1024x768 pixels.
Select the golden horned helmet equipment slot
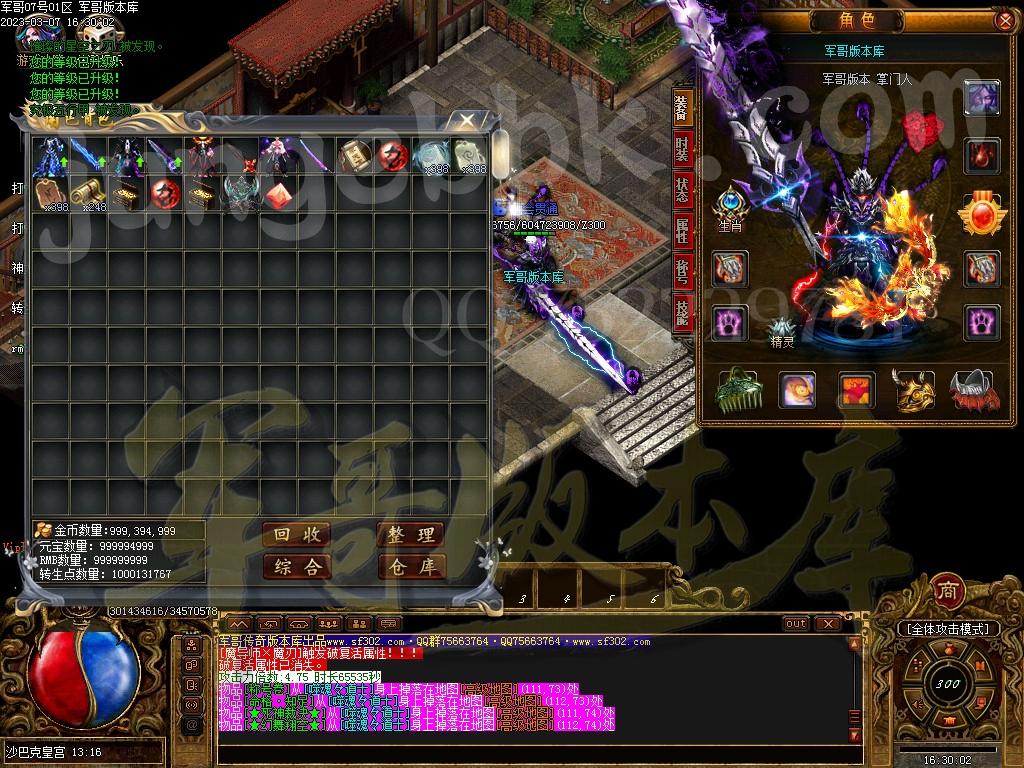click(x=913, y=391)
